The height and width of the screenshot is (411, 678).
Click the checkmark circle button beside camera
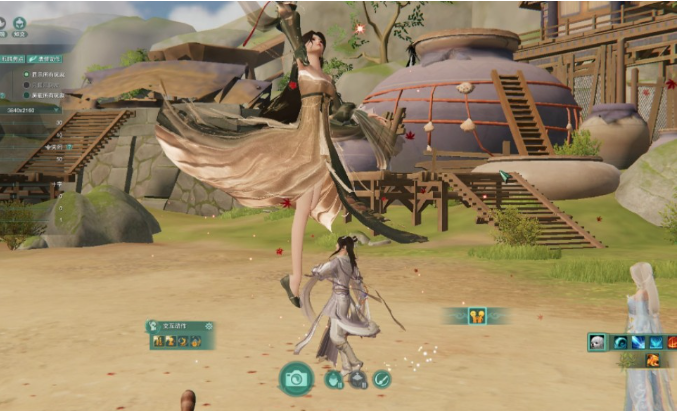tap(382, 379)
